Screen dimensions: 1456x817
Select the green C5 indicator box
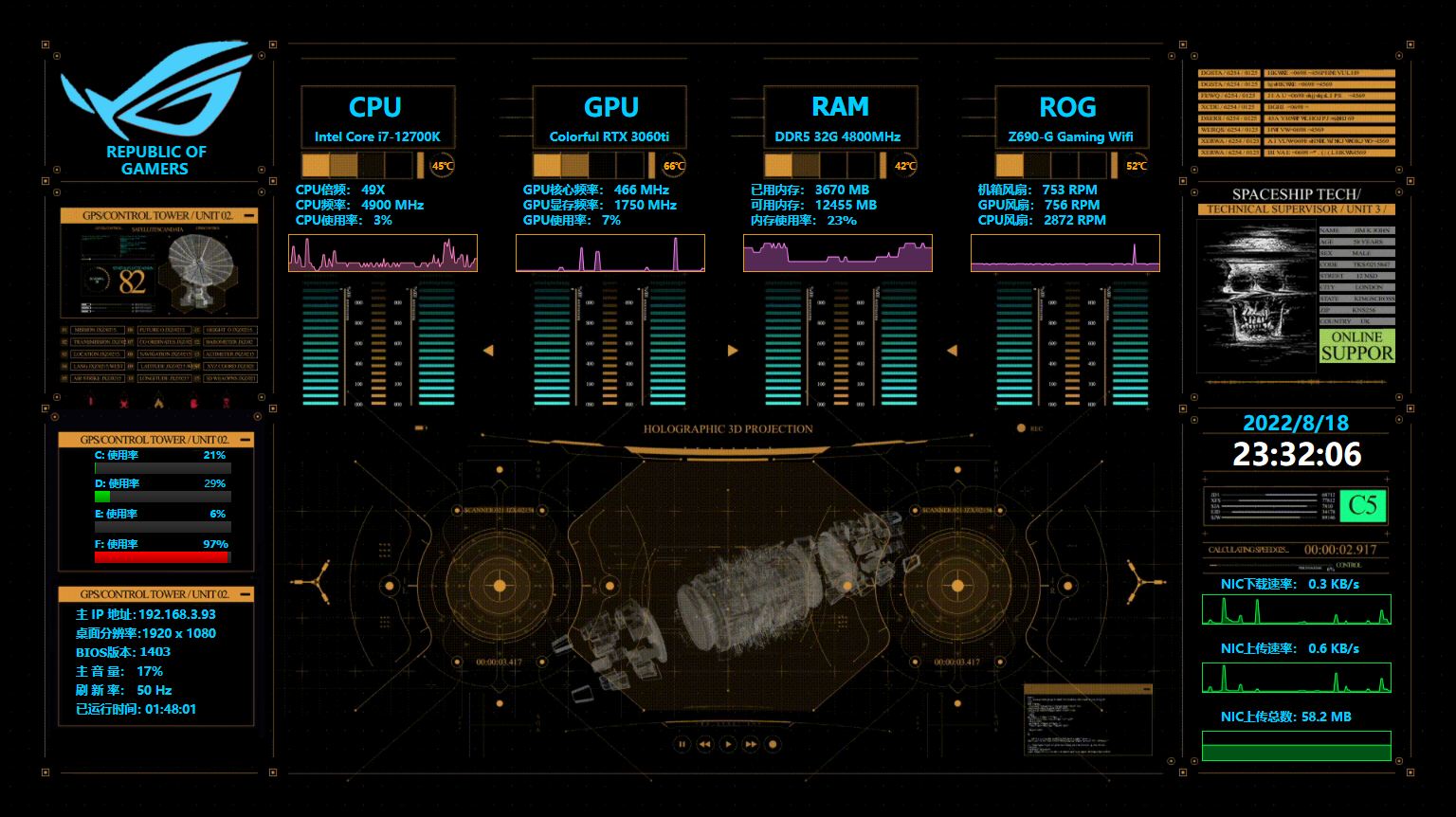point(1362,505)
